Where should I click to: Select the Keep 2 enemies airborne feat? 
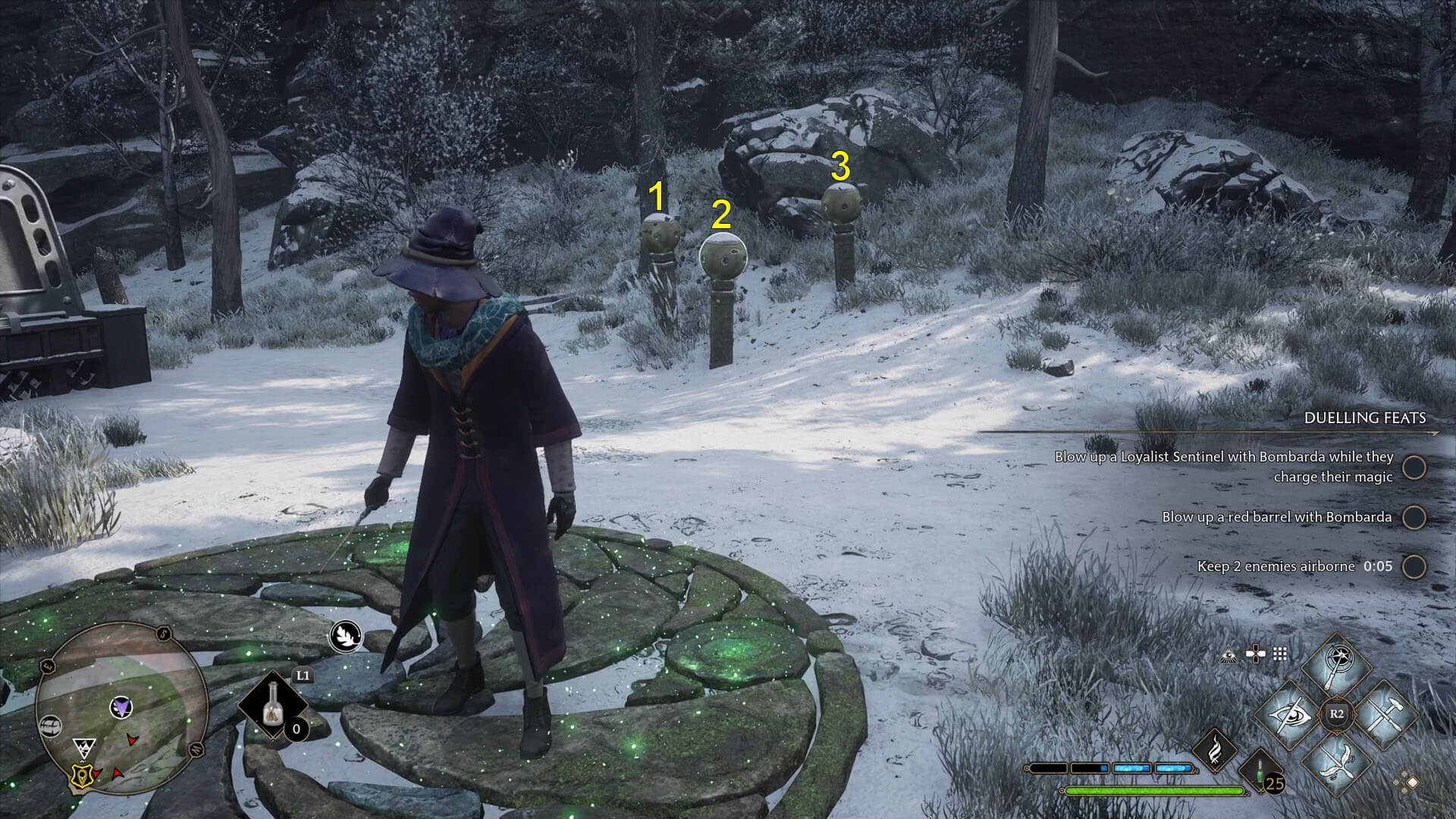tap(1294, 566)
